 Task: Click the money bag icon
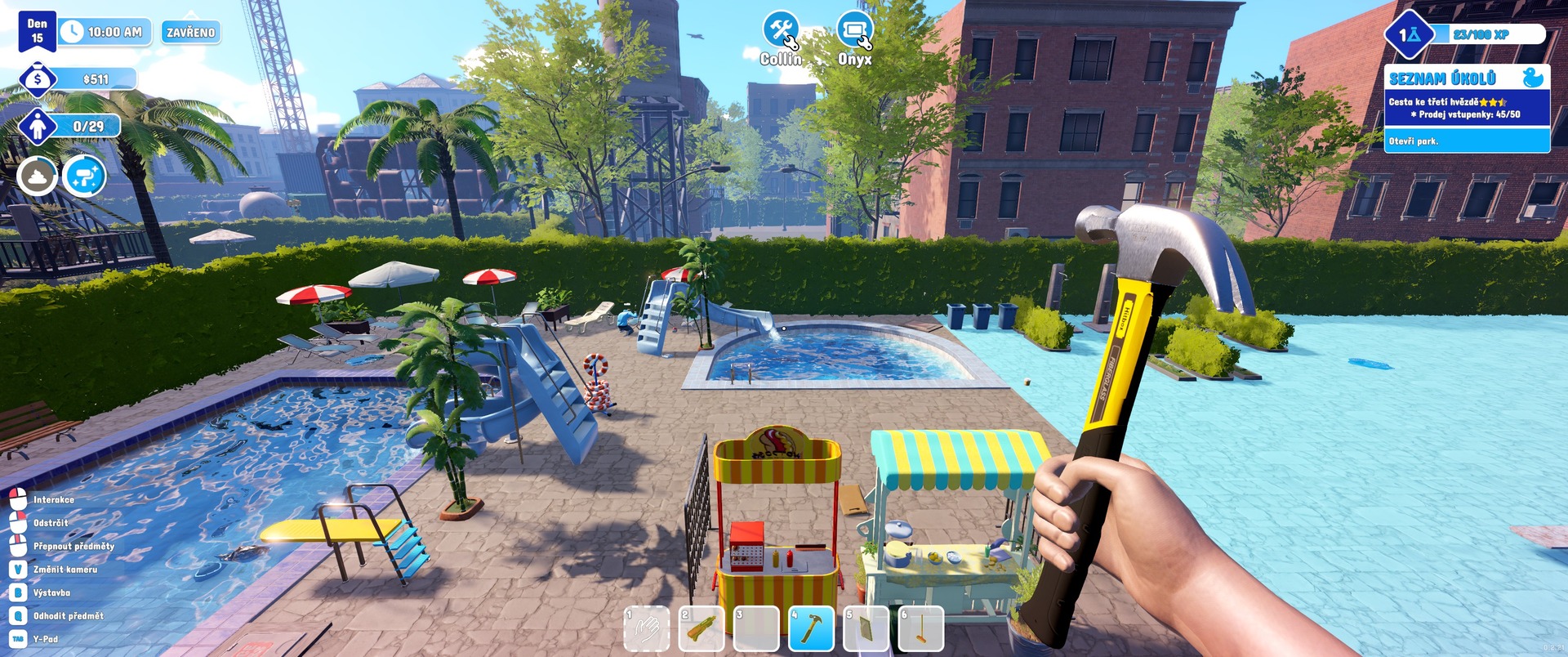point(38,79)
